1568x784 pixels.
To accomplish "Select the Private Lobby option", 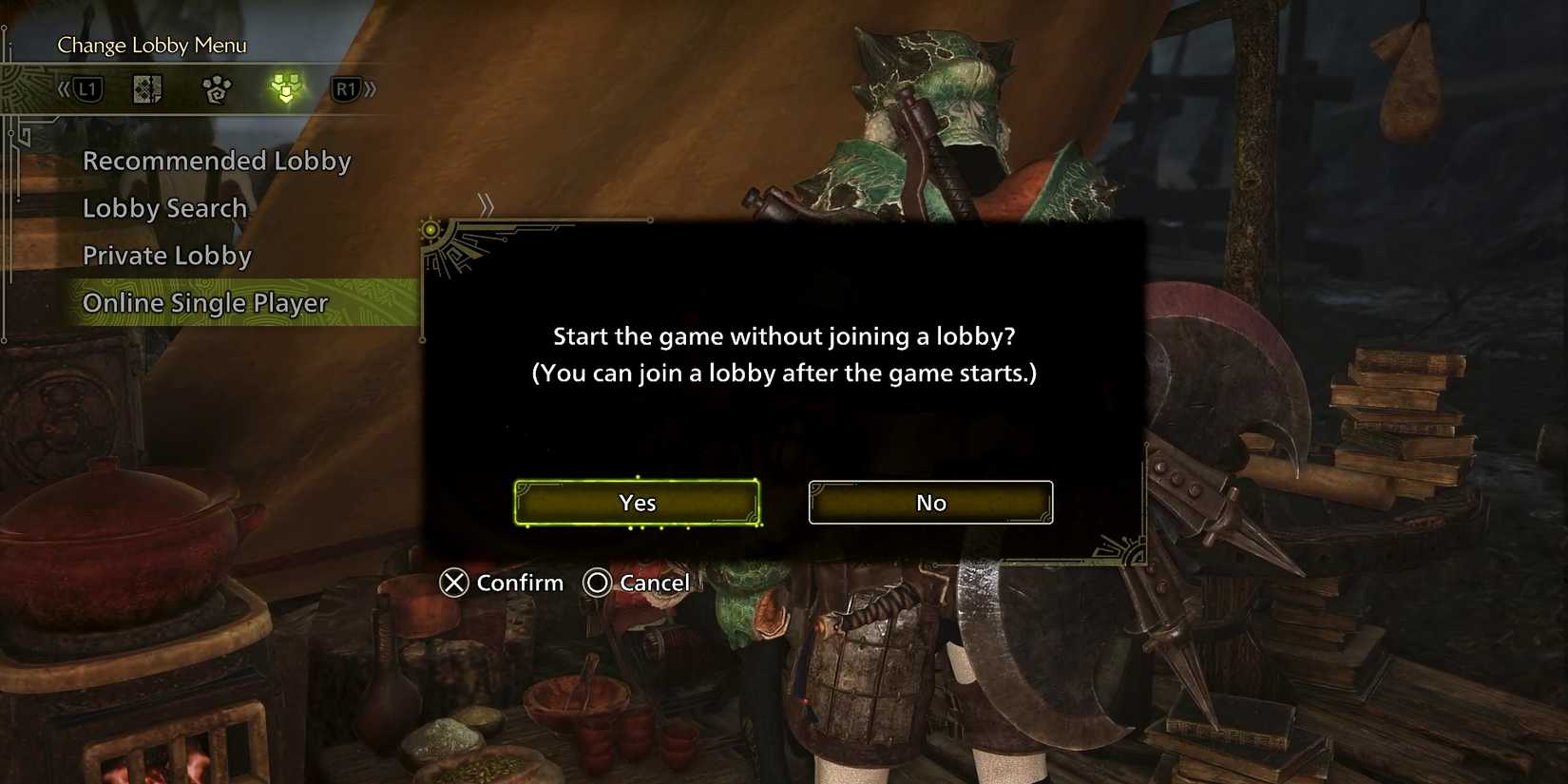I will 167,255.
